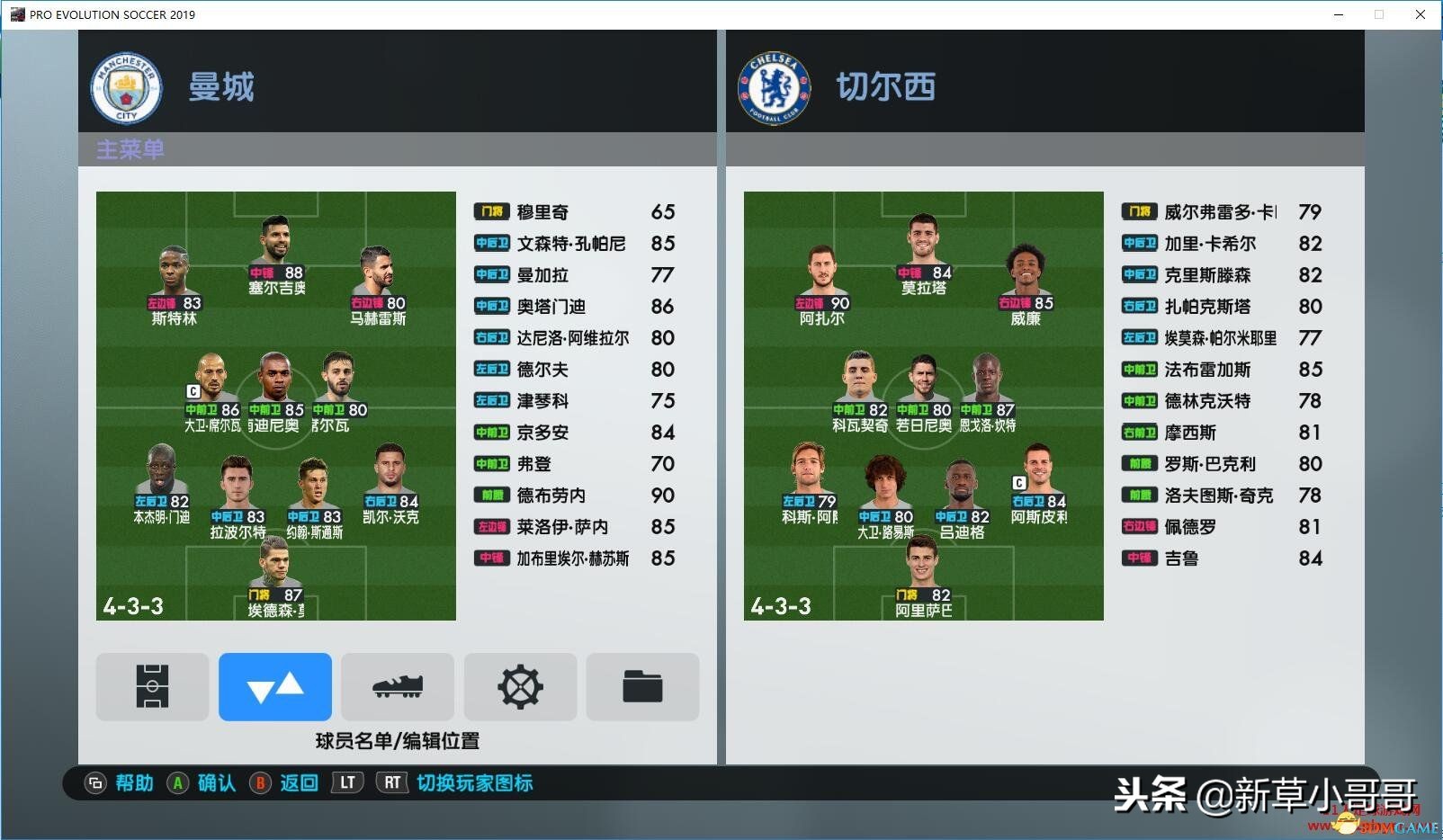This screenshot has width=1443, height=840.
Task: Choose goalkeeper 埃德森 on the City formation
Action: (x=275, y=577)
